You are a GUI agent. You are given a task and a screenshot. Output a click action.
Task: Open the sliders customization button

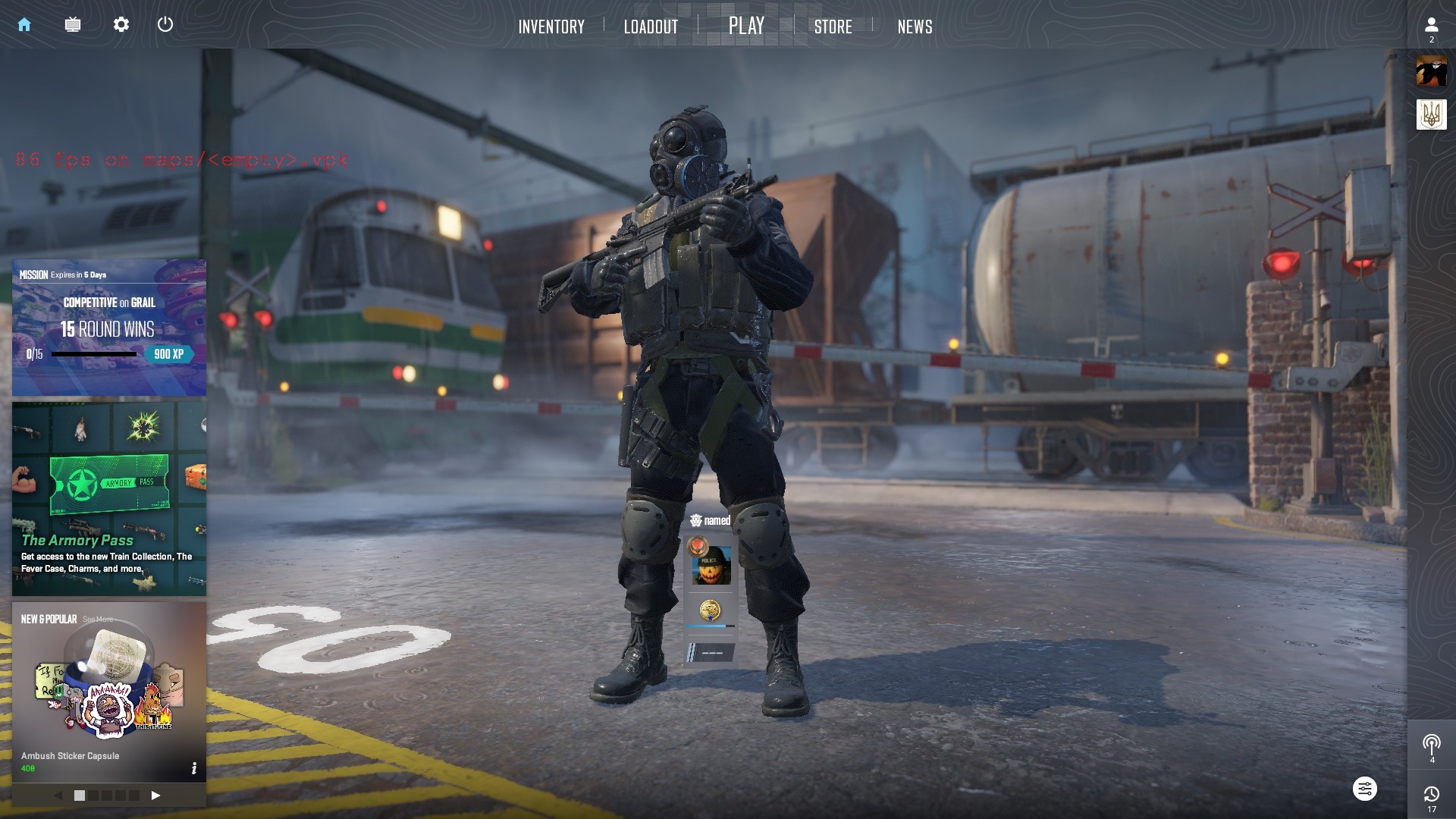[x=1364, y=789]
